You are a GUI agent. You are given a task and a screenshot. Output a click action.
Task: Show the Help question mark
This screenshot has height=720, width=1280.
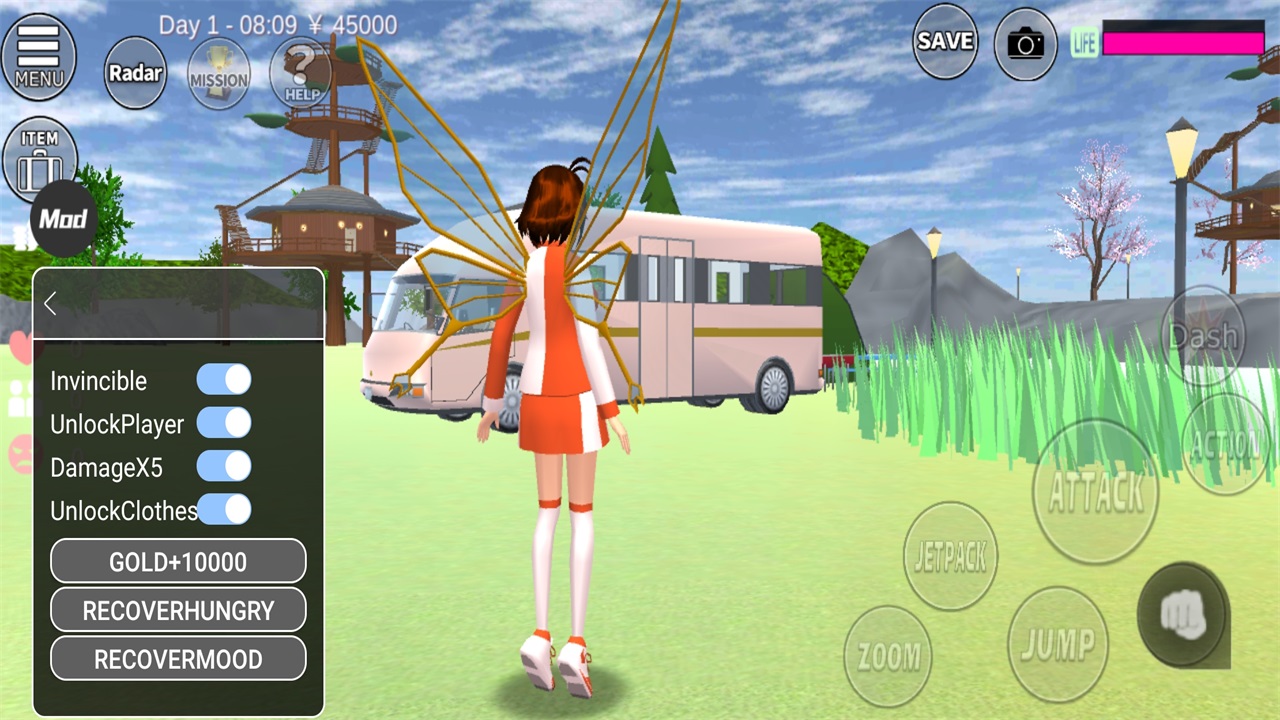coord(301,73)
